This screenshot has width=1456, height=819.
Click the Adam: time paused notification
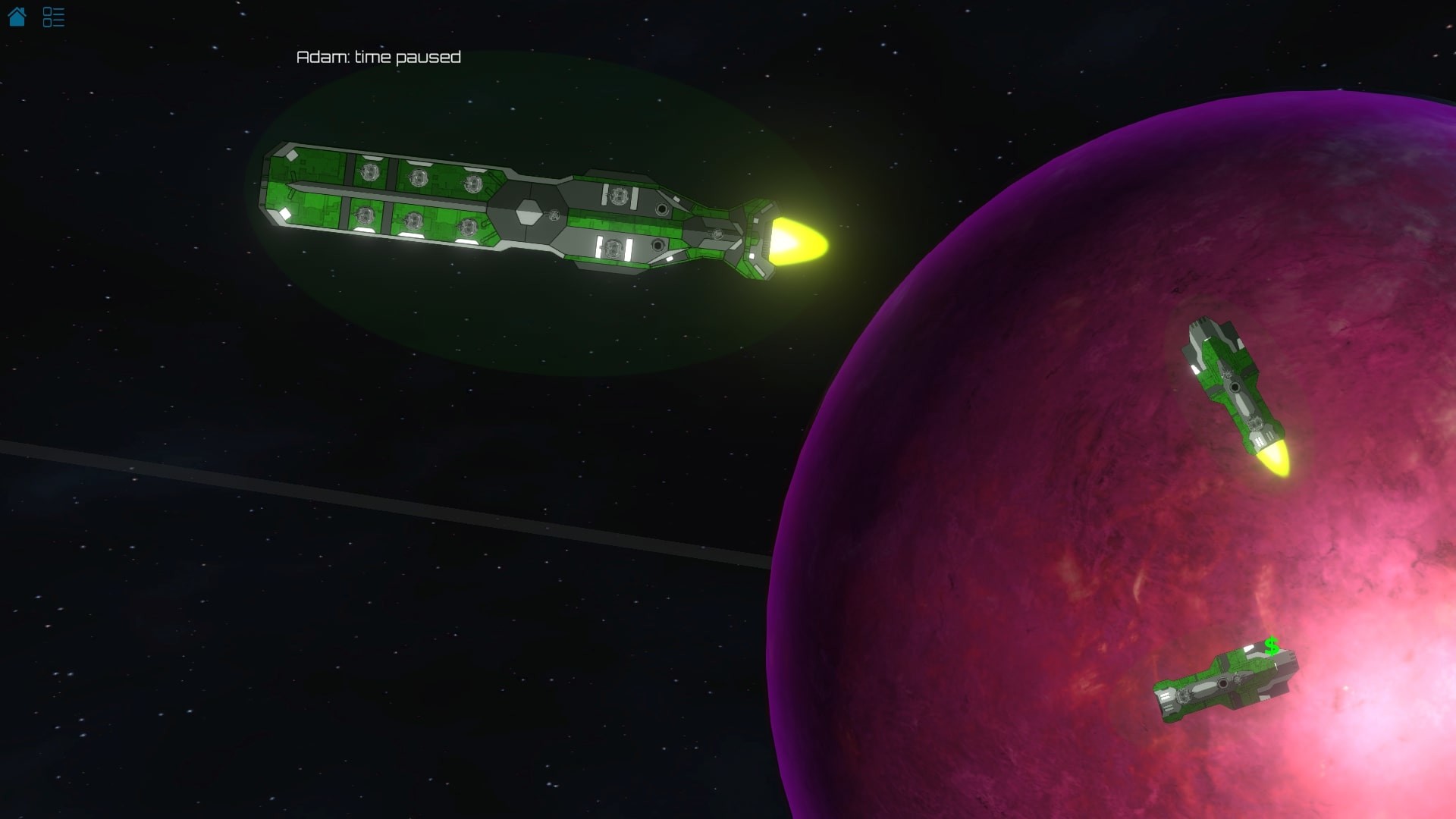pos(379,57)
